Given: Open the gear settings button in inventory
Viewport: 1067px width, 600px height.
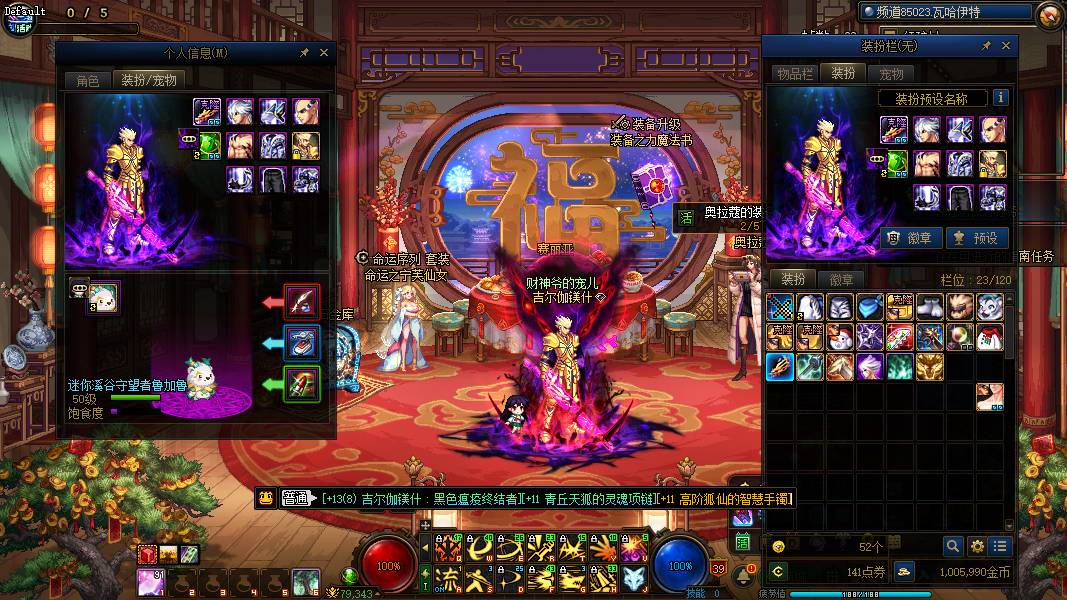Looking at the screenshot, I should pos(977,546).
